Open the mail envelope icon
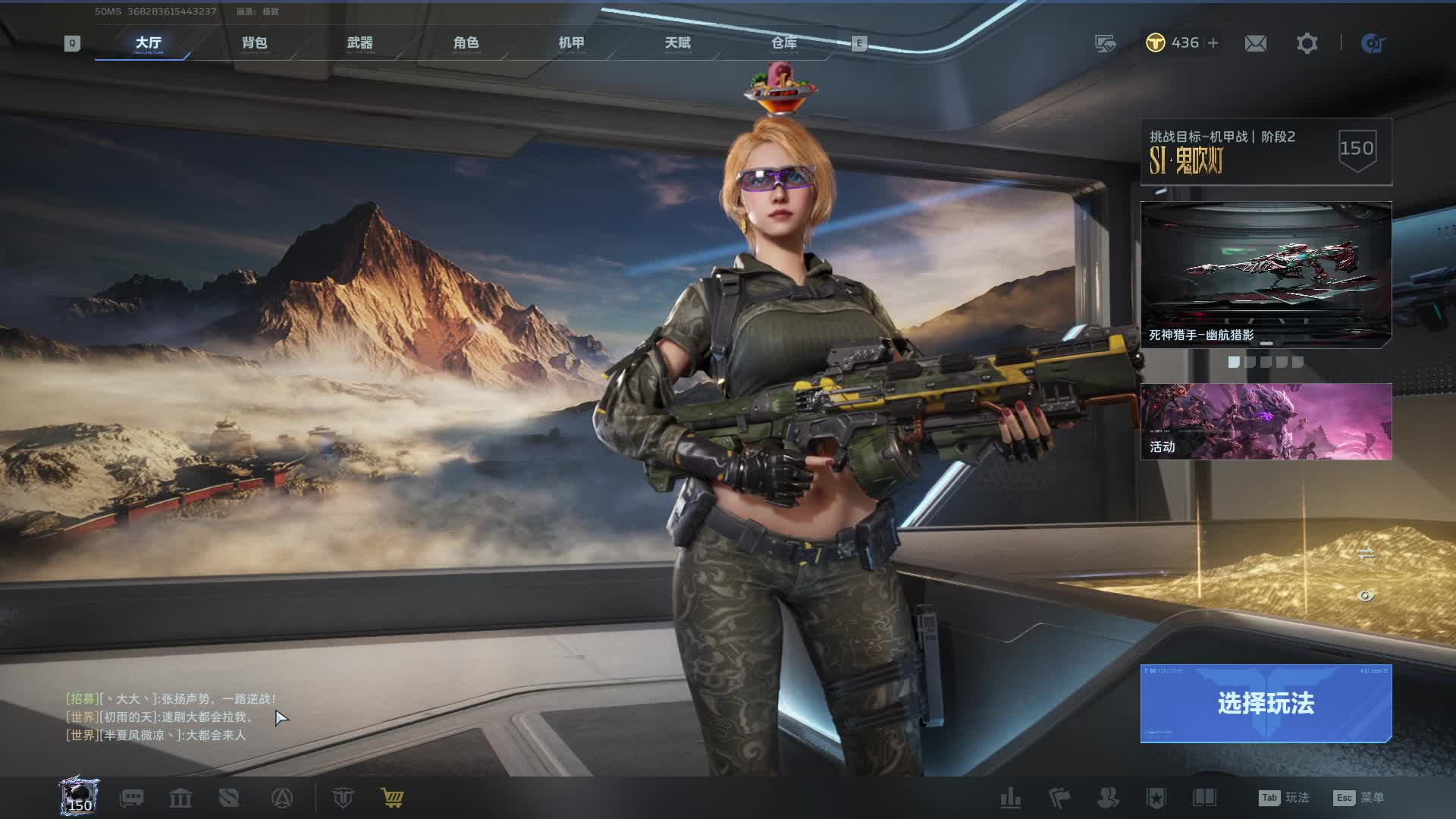 tap(1255, 43)
